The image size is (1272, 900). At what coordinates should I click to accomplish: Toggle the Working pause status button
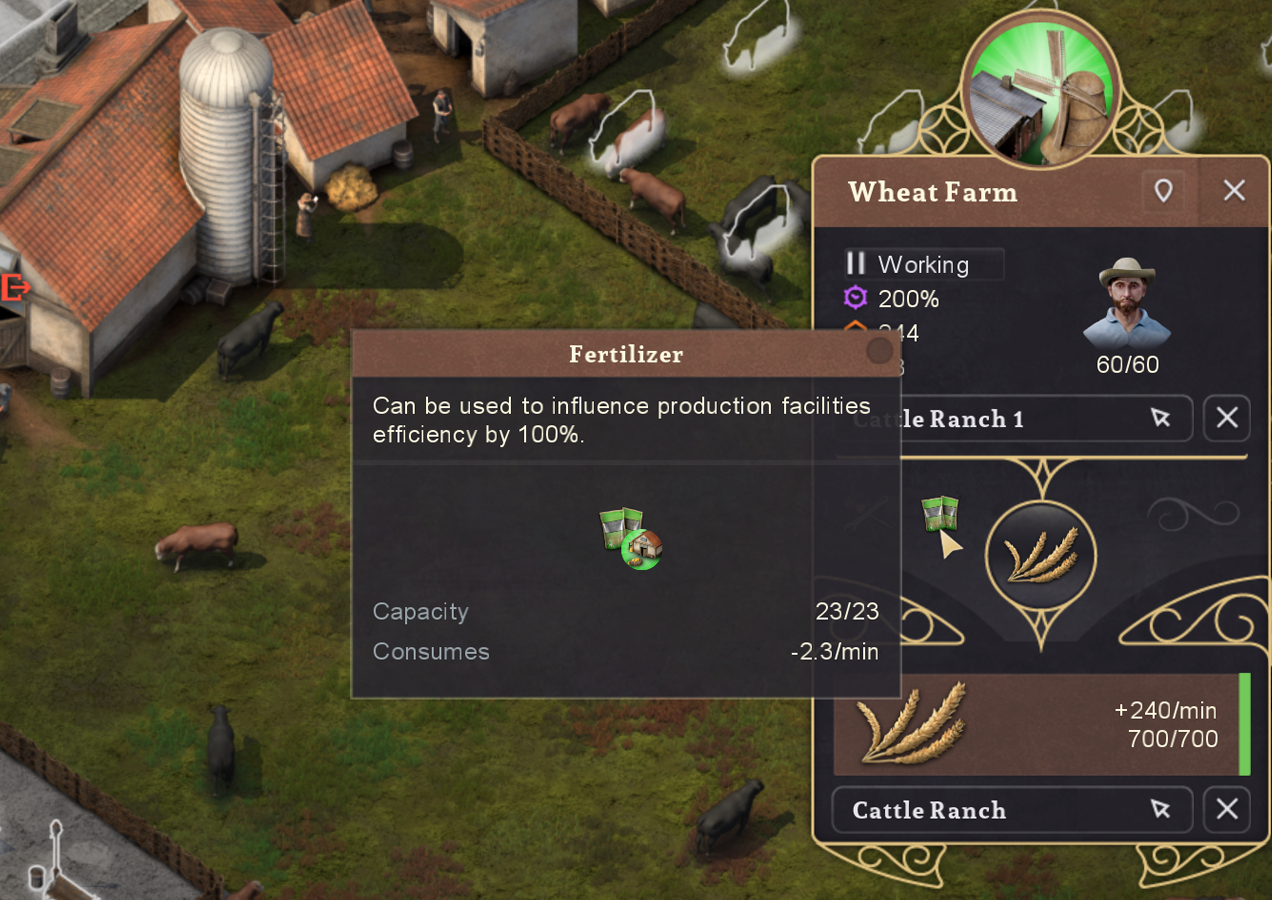[x=856, y=264]
